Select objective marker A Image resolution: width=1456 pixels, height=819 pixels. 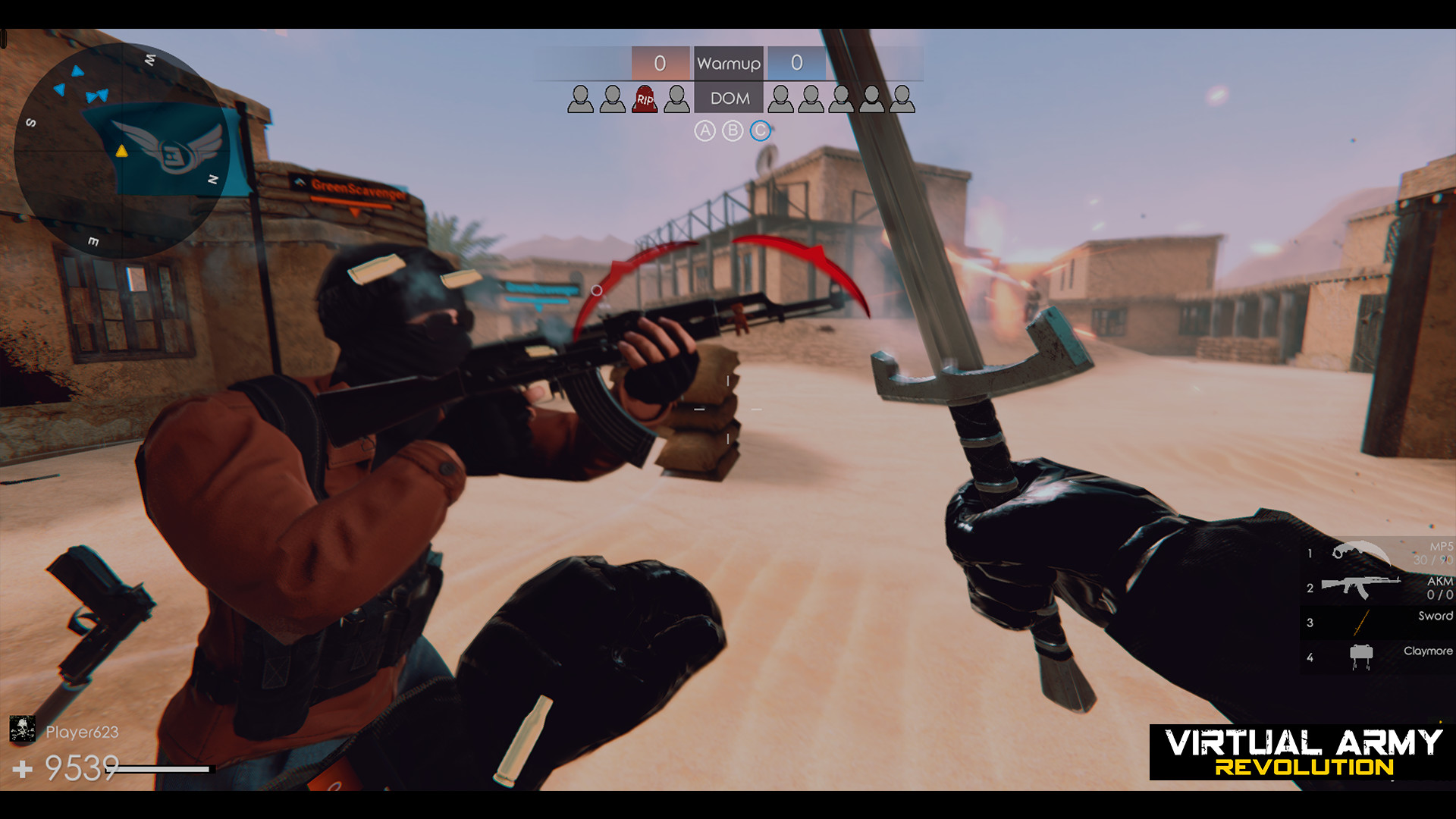(707, 130)
